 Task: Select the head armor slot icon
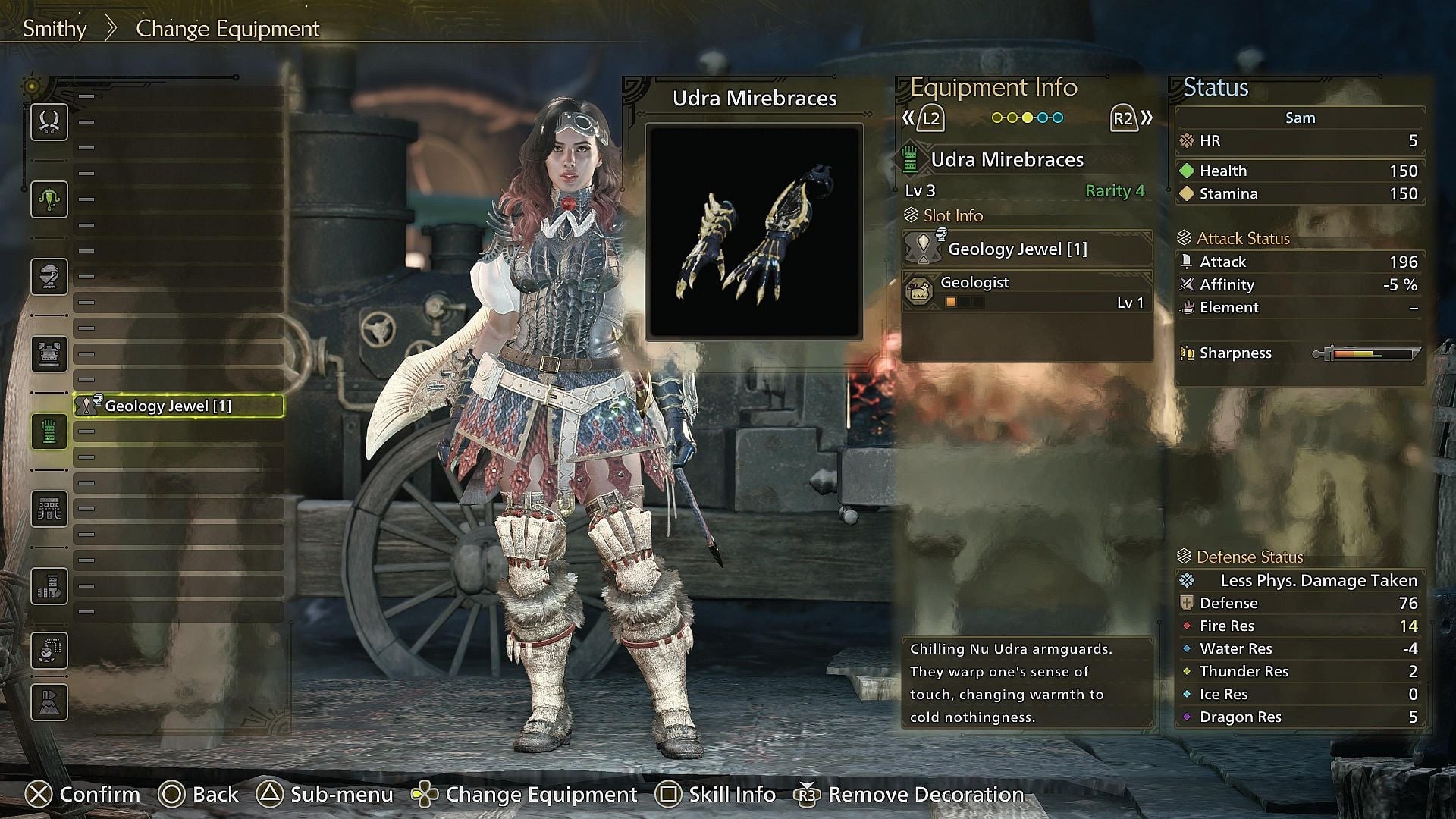(x=49, y=277)
